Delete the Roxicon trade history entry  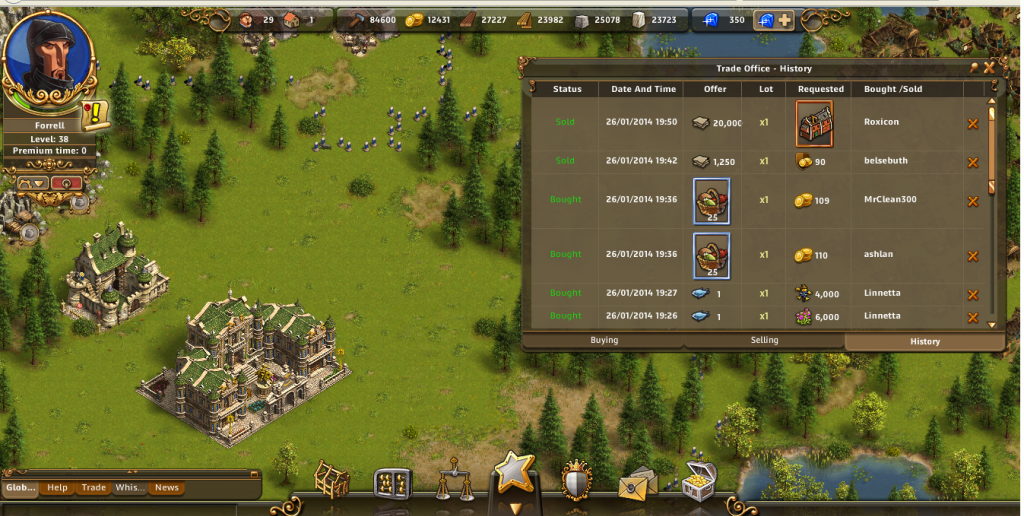(x=973, y=124)
